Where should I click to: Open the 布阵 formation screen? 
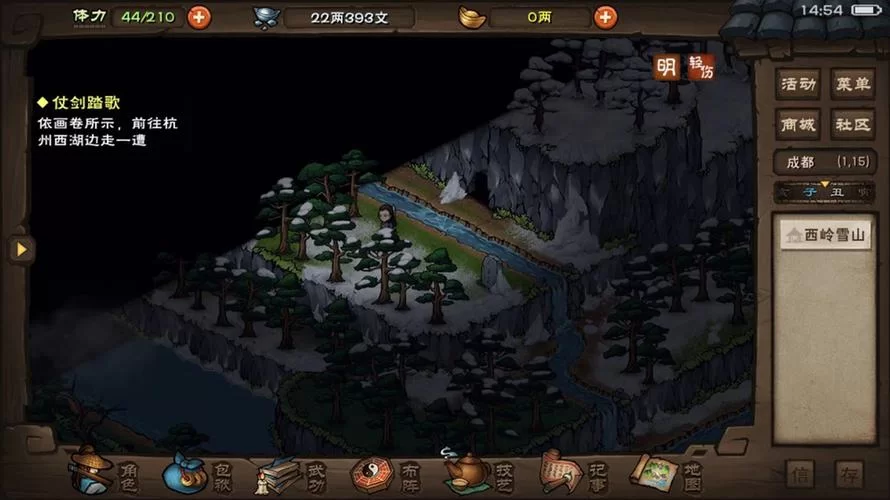click(x=384, y=472)
